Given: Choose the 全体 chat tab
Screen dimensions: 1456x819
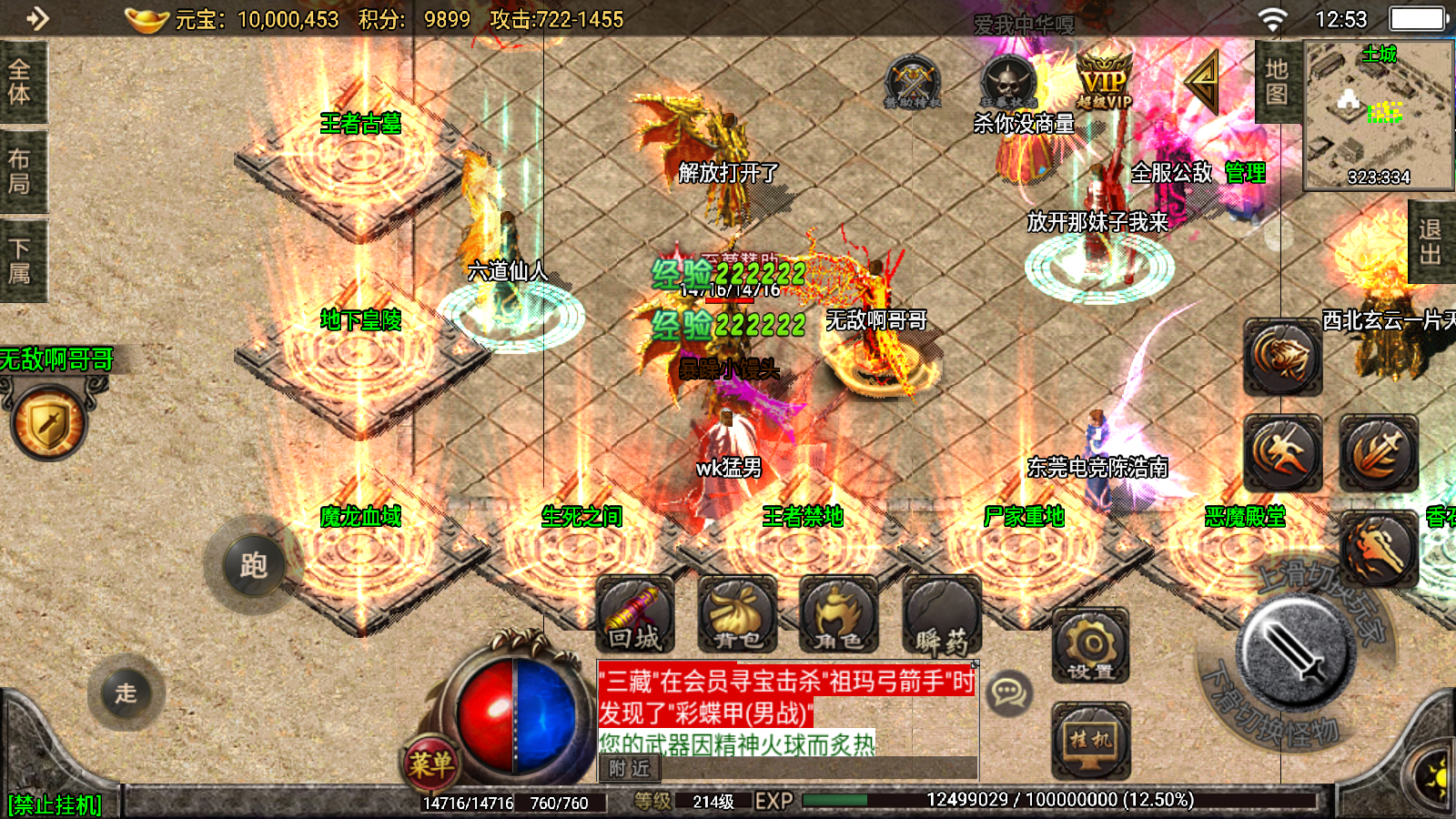Looking at the screenshot, I should 20,82.
